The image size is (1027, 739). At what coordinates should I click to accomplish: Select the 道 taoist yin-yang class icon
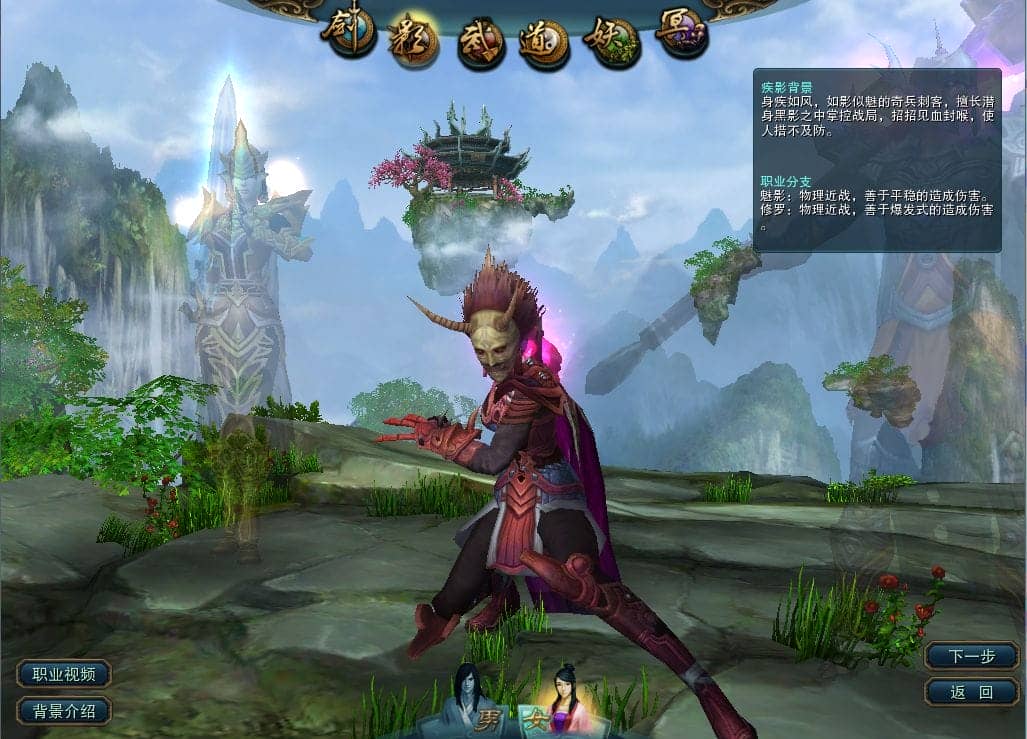click(545, 43)
